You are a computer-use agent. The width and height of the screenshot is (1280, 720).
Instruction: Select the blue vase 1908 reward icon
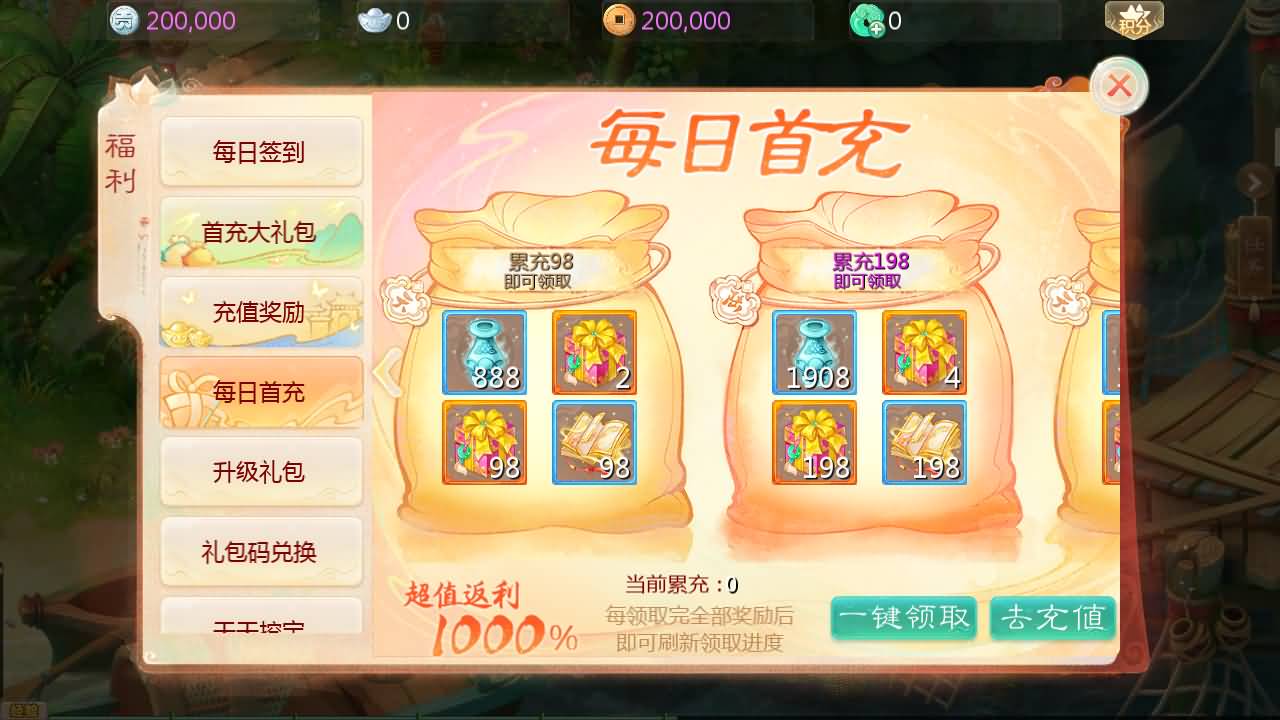coord(814,352)
